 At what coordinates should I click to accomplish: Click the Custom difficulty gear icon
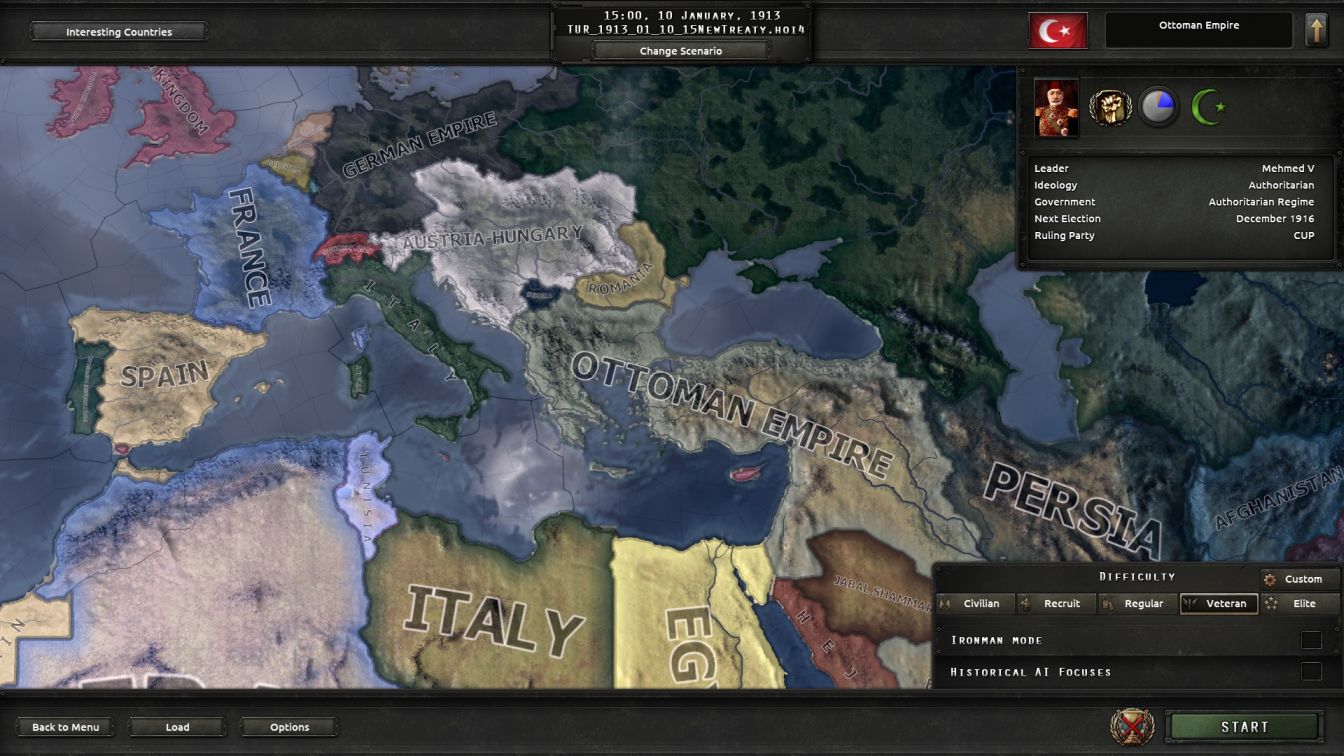(1270, 578)
